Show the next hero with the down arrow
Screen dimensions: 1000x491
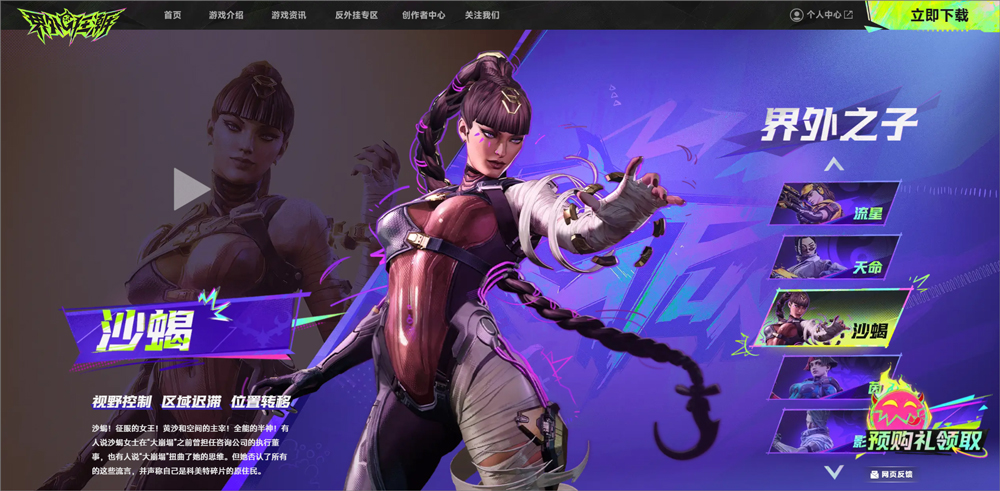833,469
